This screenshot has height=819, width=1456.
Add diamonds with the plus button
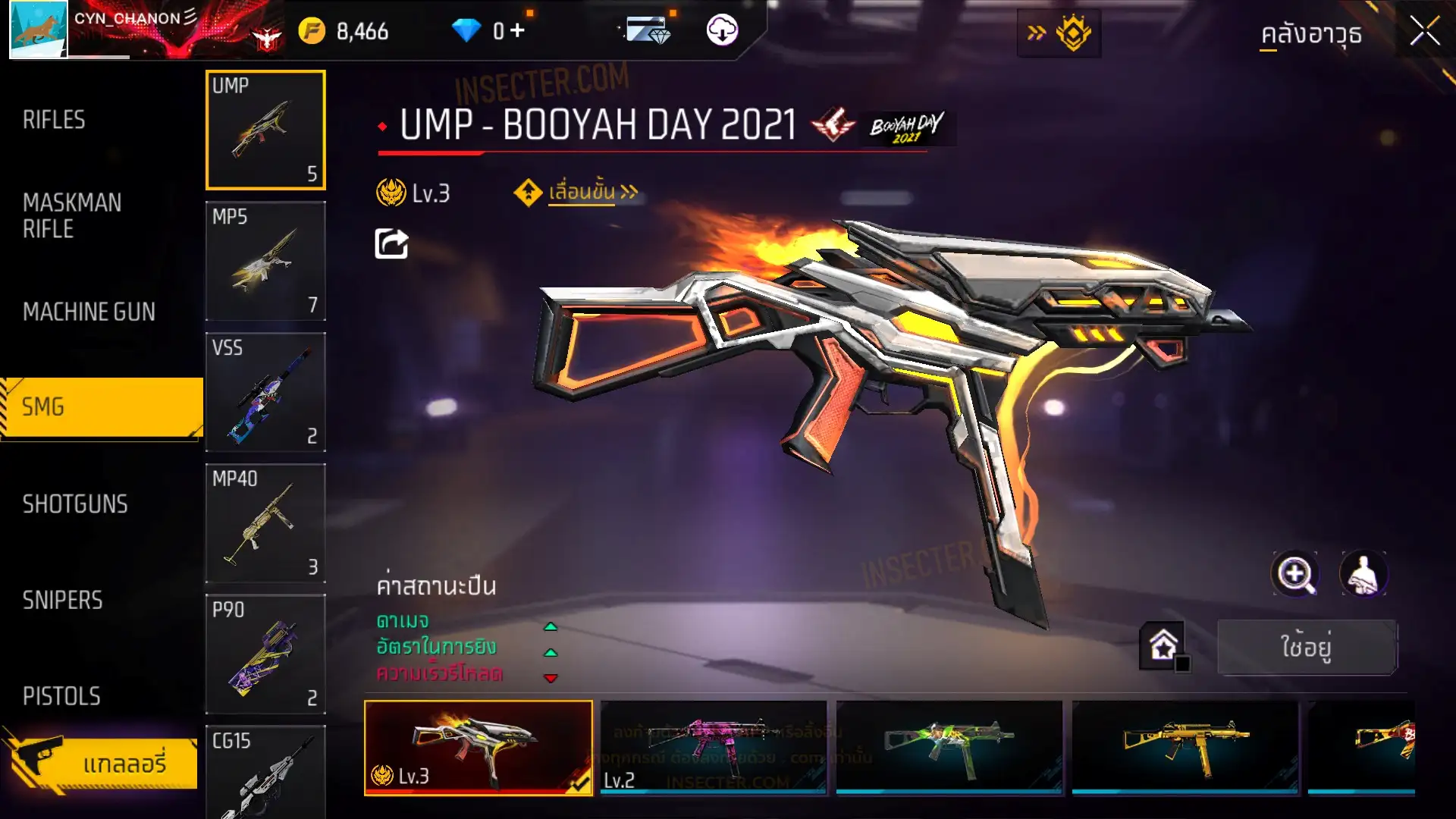coord(517,31)
